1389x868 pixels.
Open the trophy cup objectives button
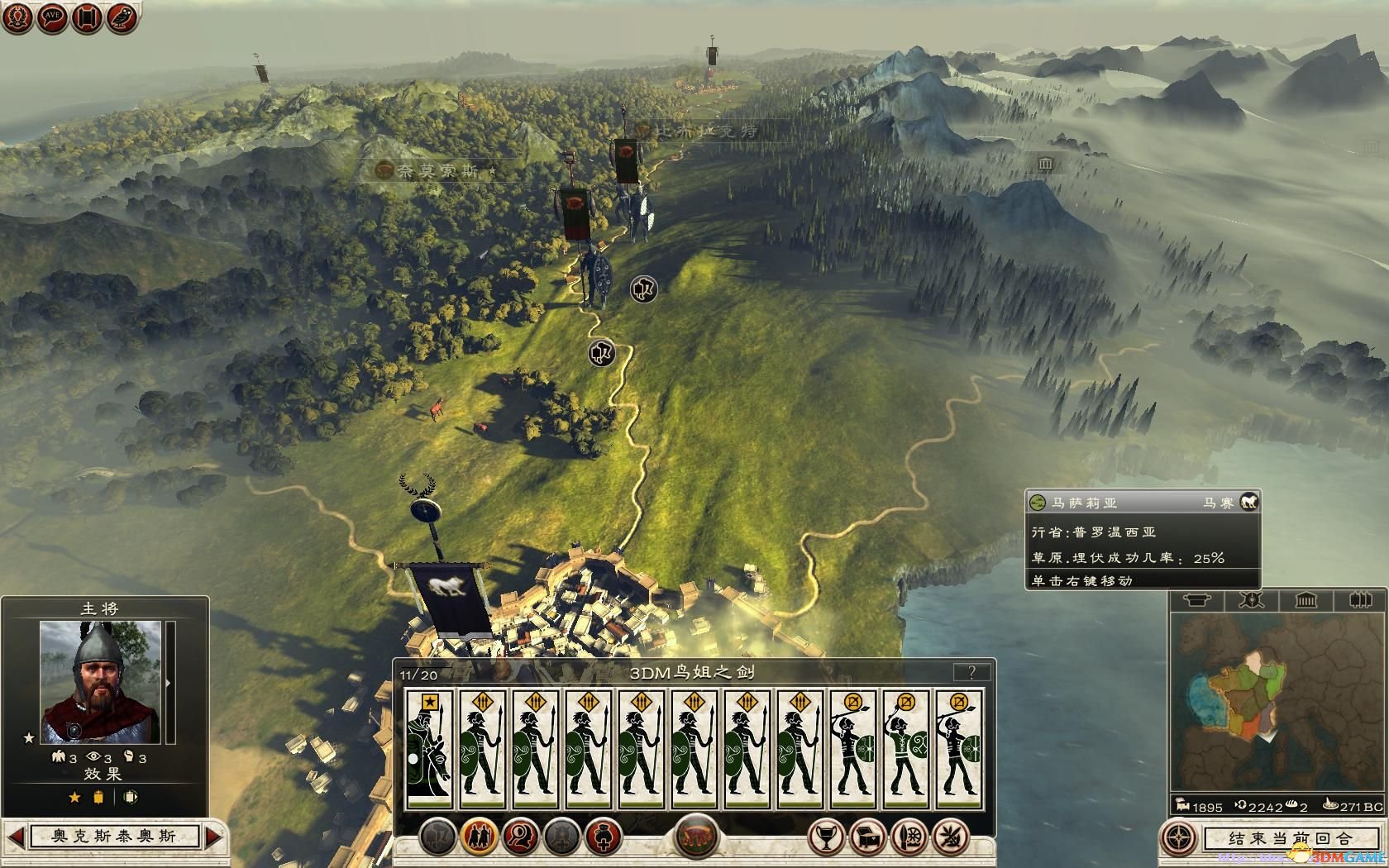[x=824, y=837]
